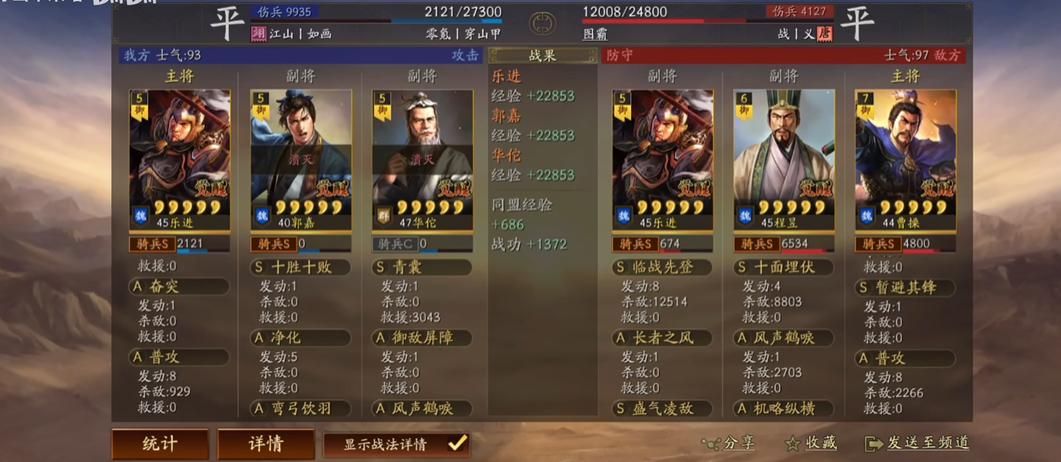View the 青囊 tactic
The image size is (1061, 462).
tap(421, 268)
